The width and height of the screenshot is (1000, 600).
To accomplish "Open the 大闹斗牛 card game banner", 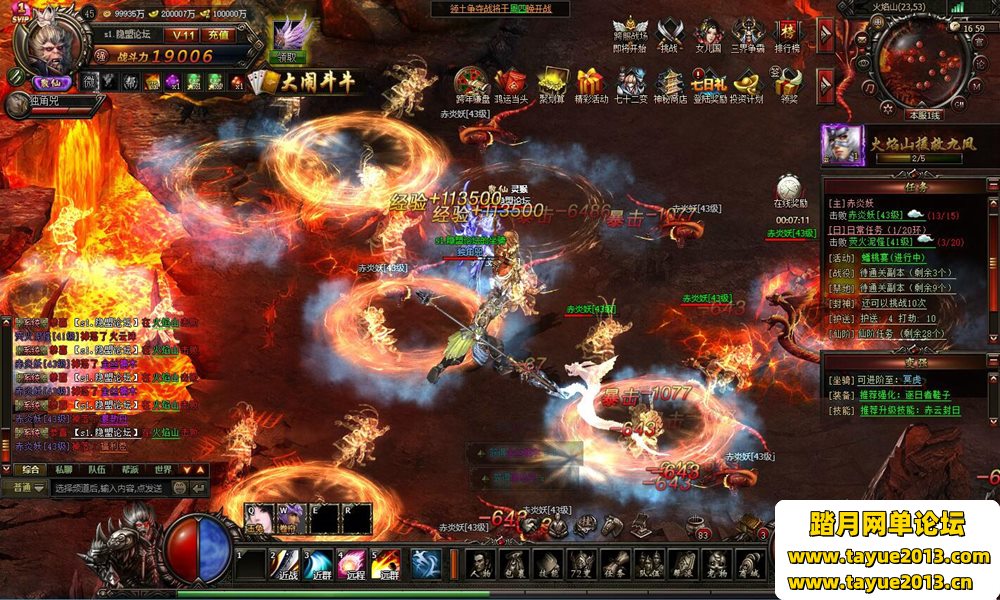I will [306, 82].
